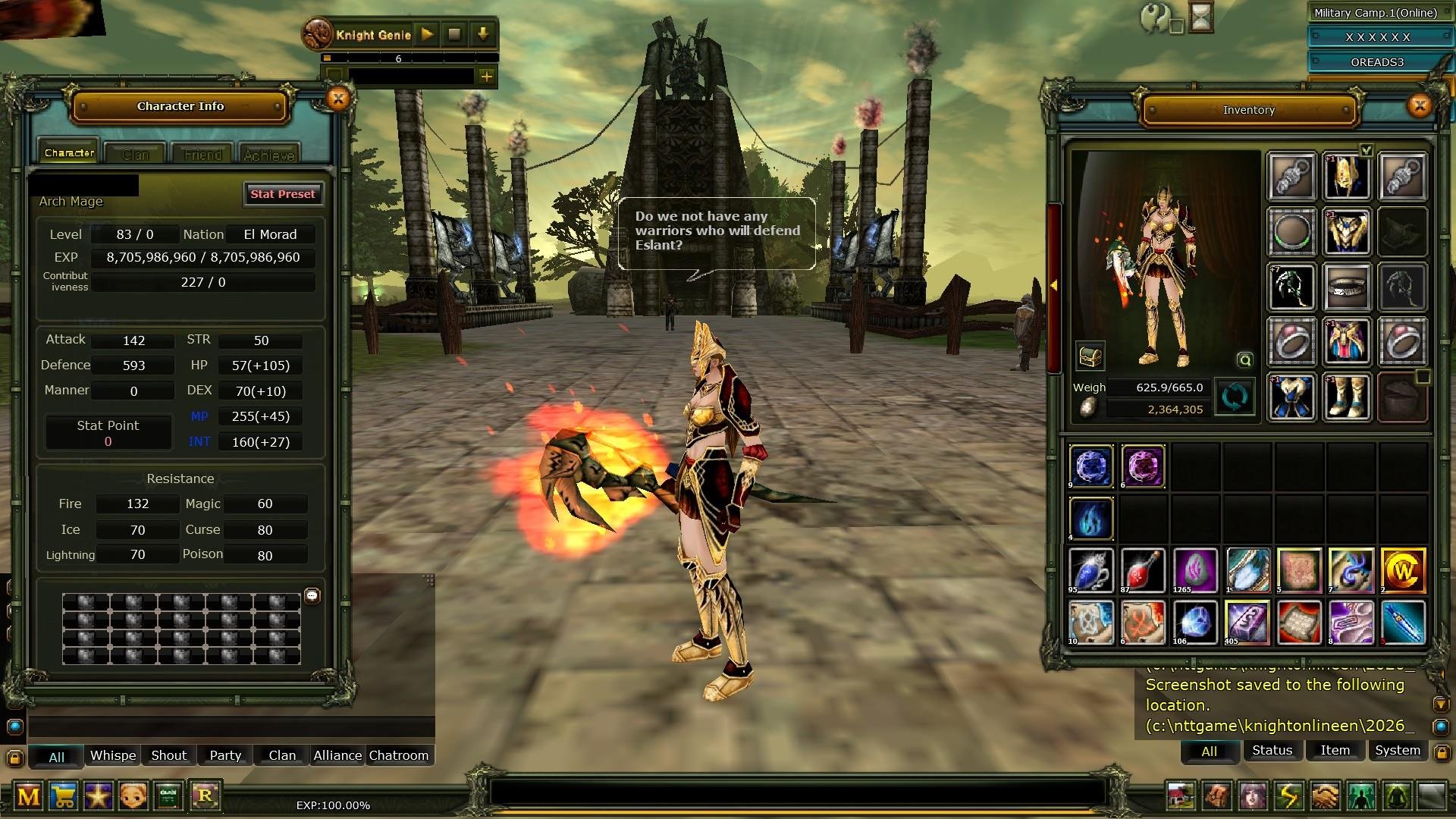Click the EXP progress bar at the bottom
Screen dimensions: 1456x819
tap(334, 805)
